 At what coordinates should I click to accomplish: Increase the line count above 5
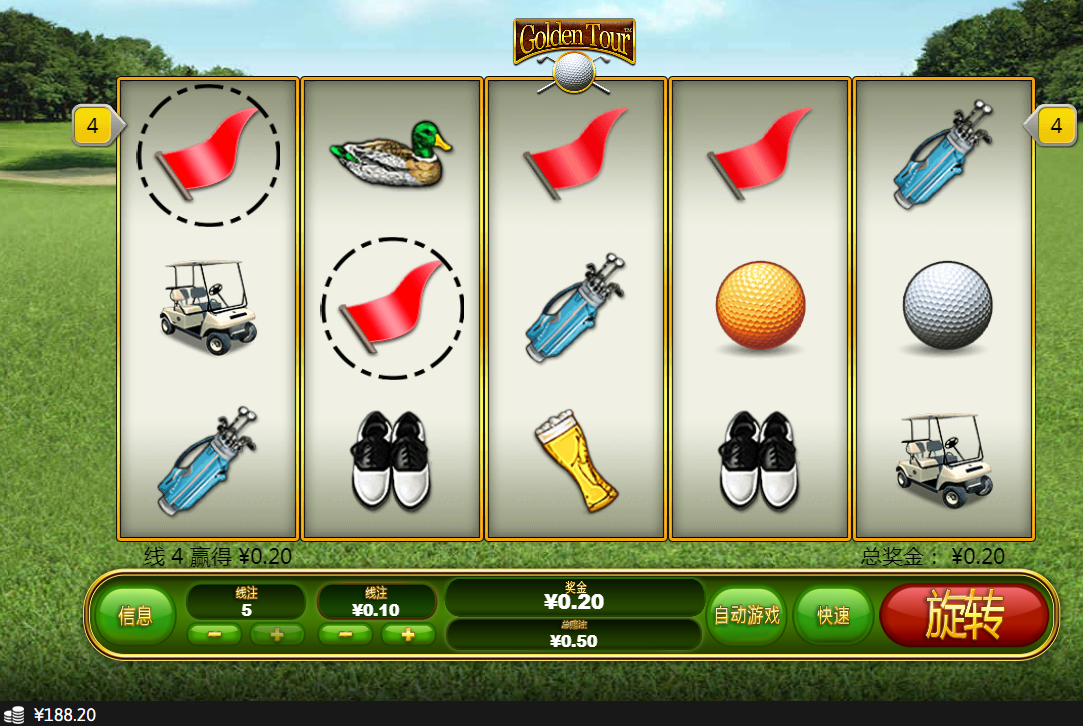click(x=277, y=634)
